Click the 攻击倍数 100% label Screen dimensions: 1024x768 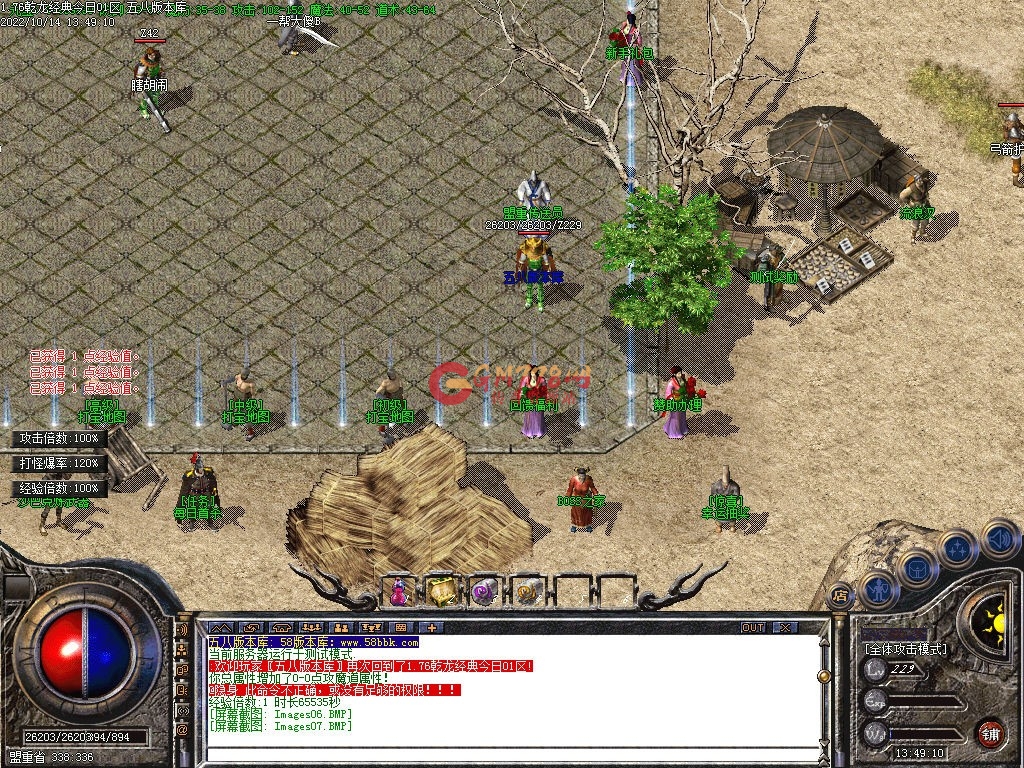tap(60, 438)
